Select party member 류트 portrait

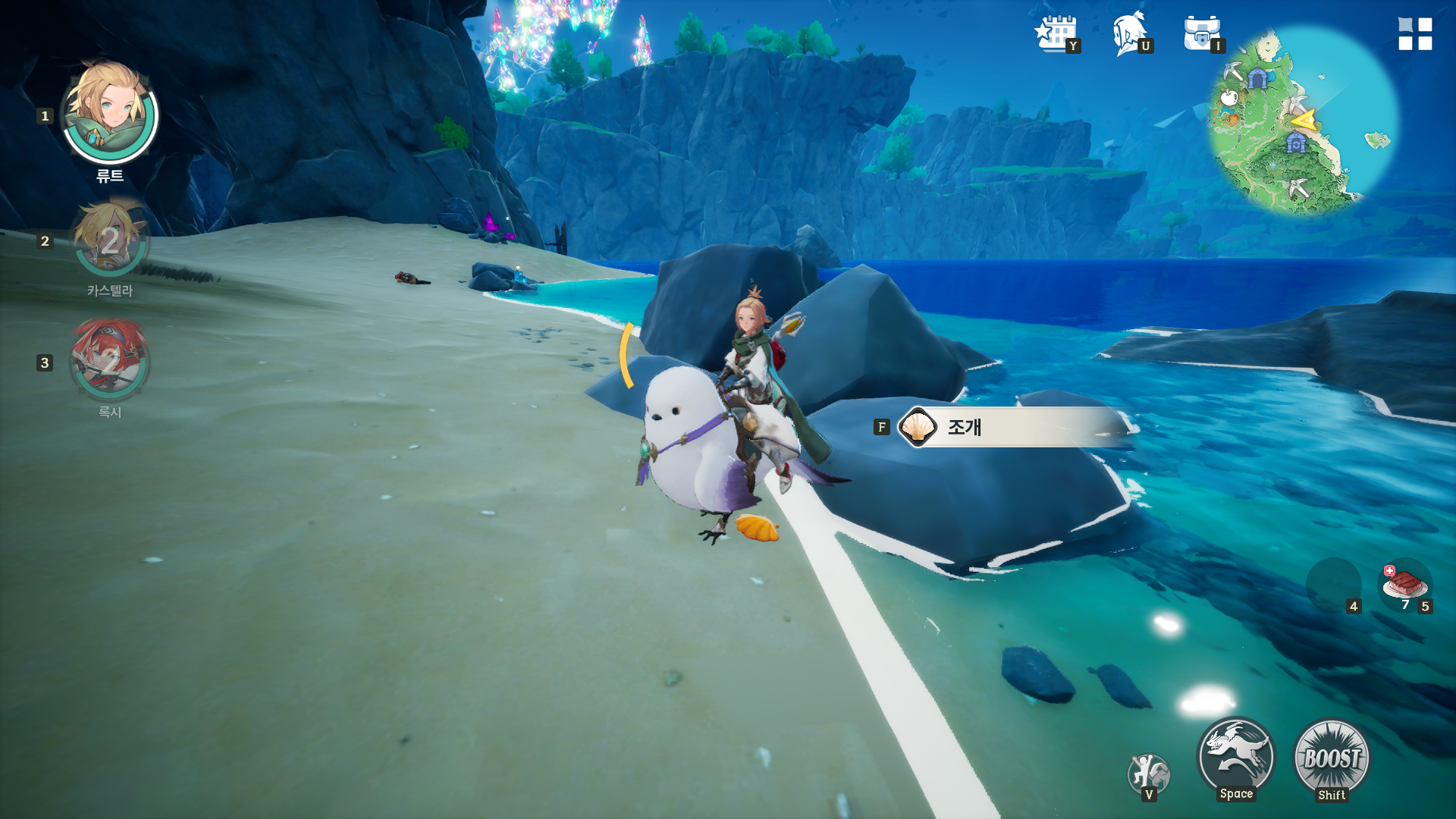[110, 114]
